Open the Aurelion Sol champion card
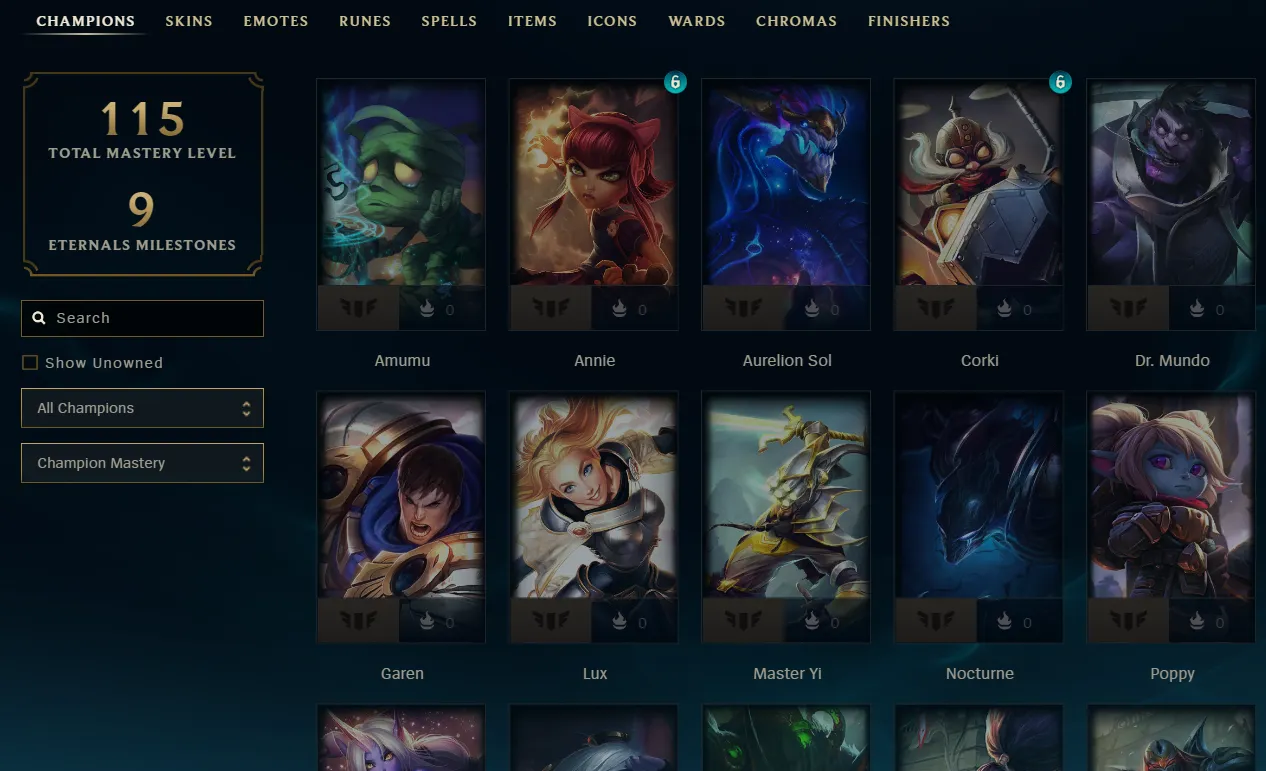This screenshot has height=771, width=1266. pos(786,185)
